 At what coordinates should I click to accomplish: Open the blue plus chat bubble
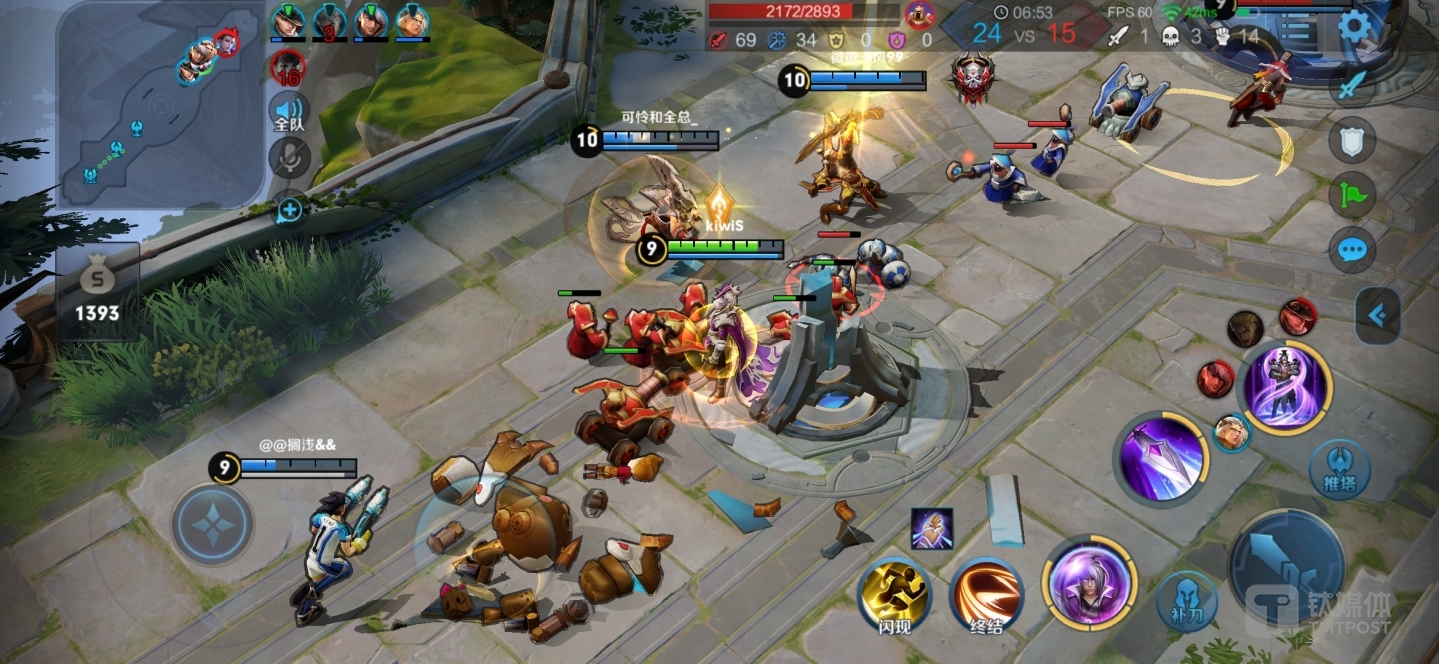coord(289,209)
